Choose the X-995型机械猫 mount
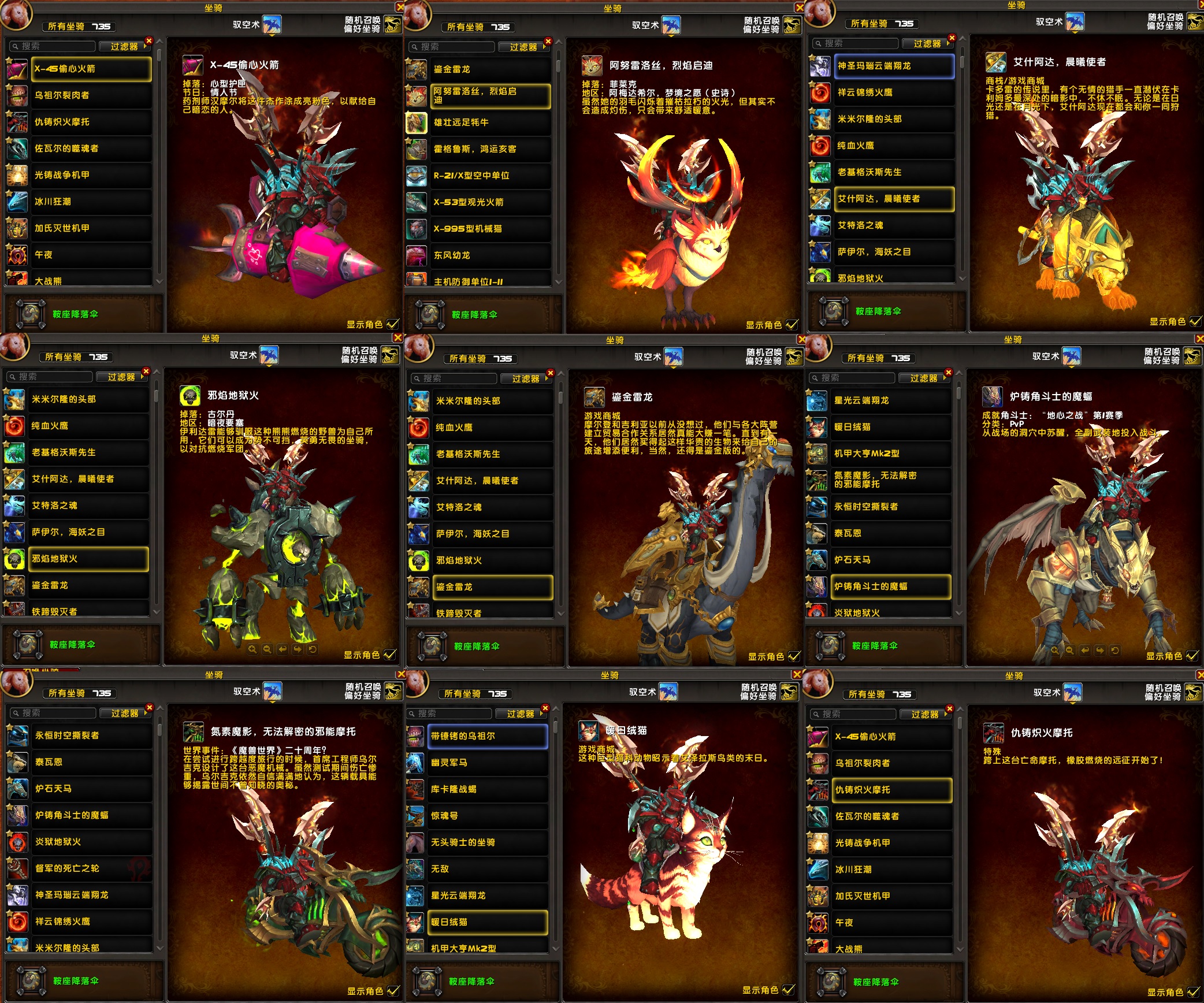Screen dimensions: 1204x1003 coord(490,229)
